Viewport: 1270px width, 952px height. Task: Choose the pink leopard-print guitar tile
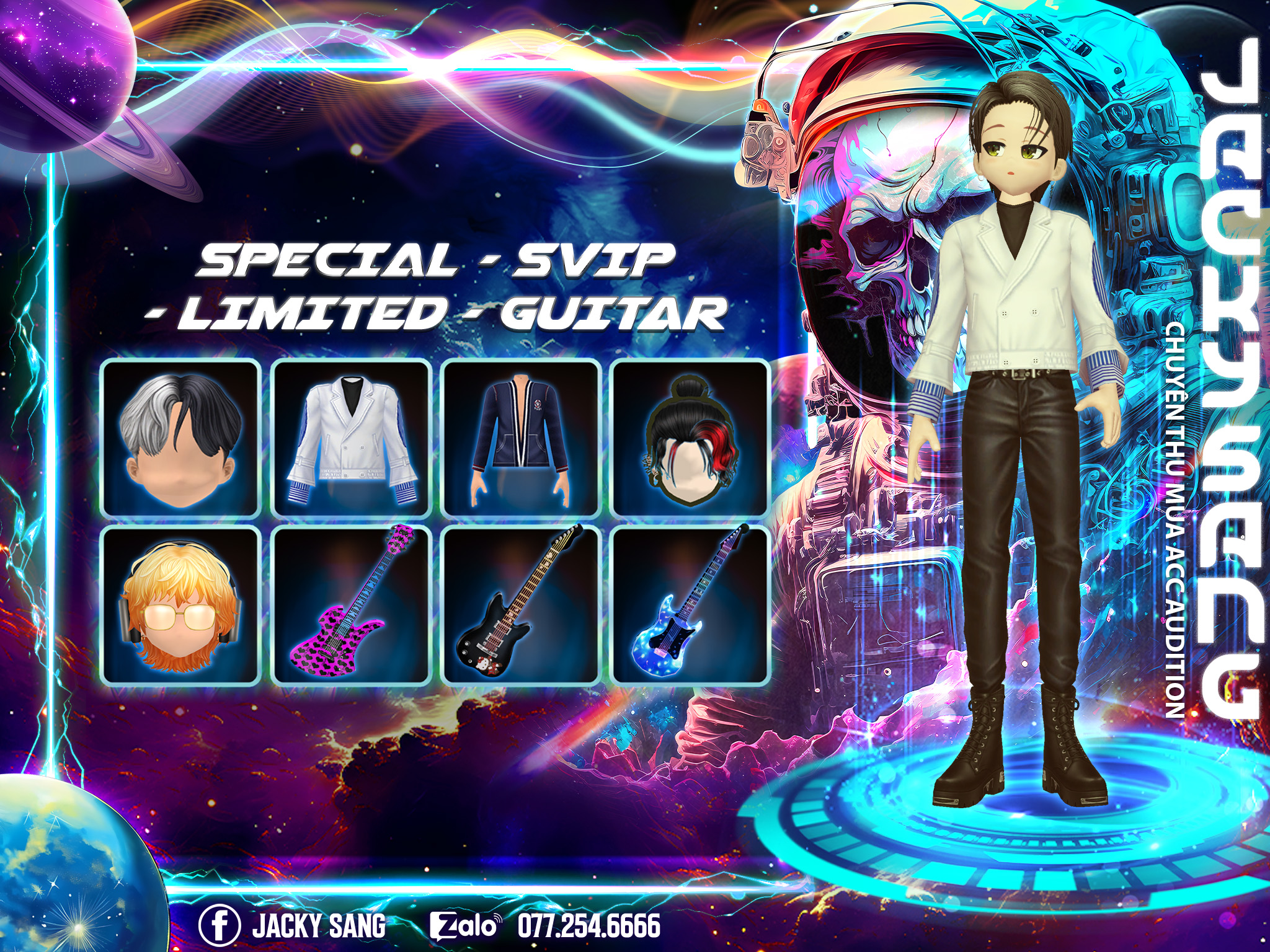352,606
